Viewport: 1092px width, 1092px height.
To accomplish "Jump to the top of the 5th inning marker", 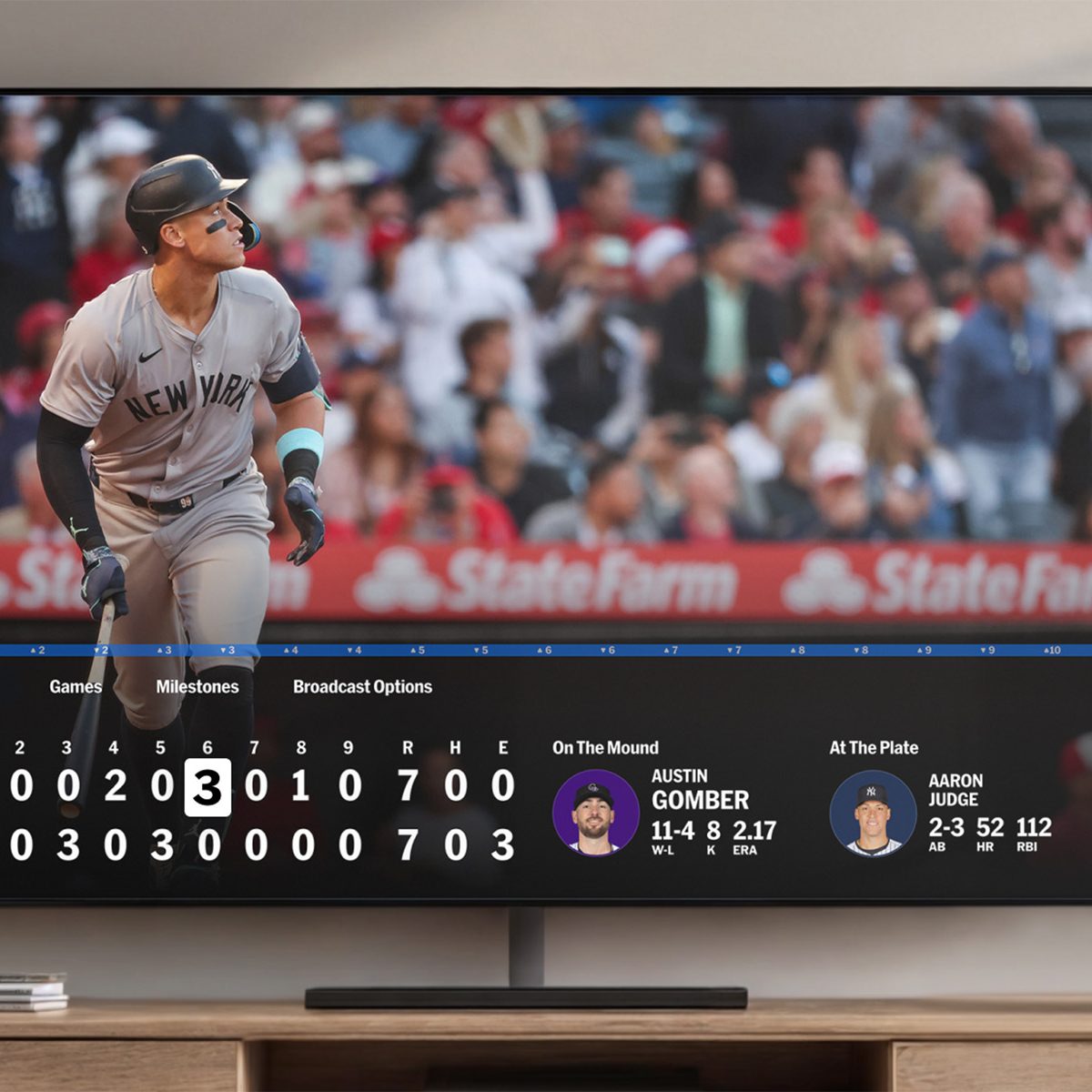I will click(x=417, y=651).
